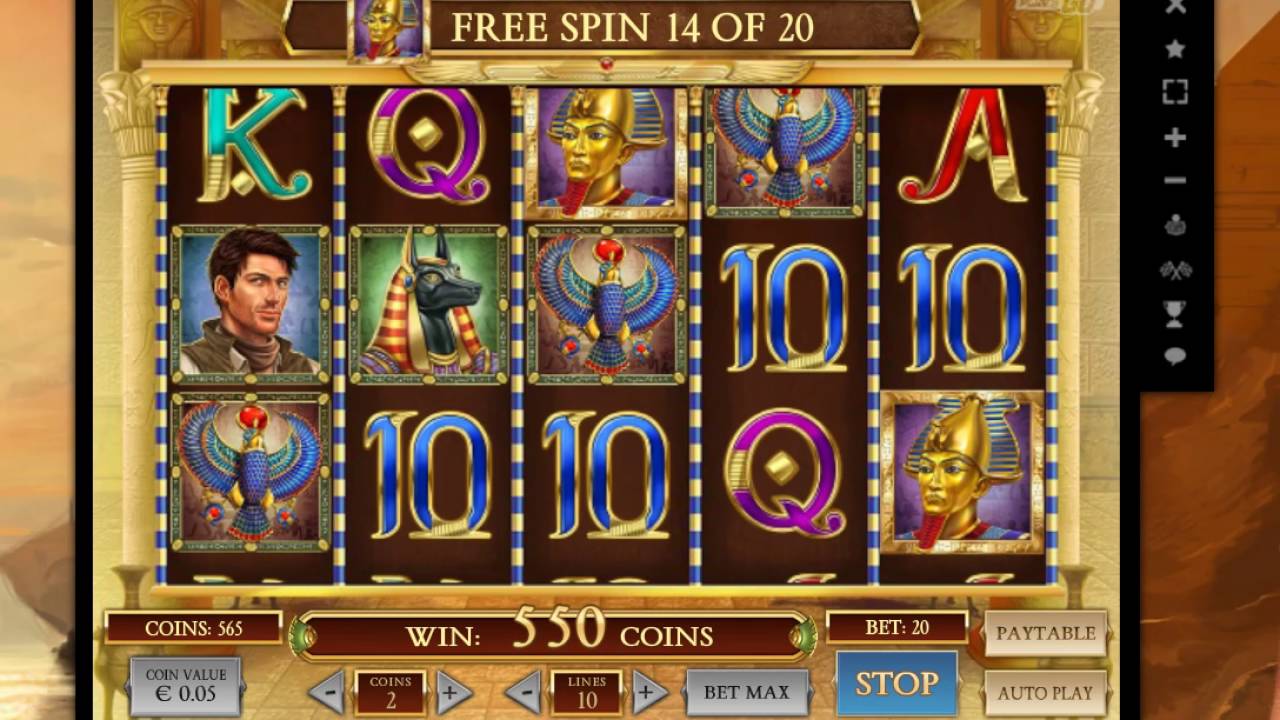1280x720 pixels.
Task: Open the chat speech bubble icon
Action: [x=1175, y=356]
